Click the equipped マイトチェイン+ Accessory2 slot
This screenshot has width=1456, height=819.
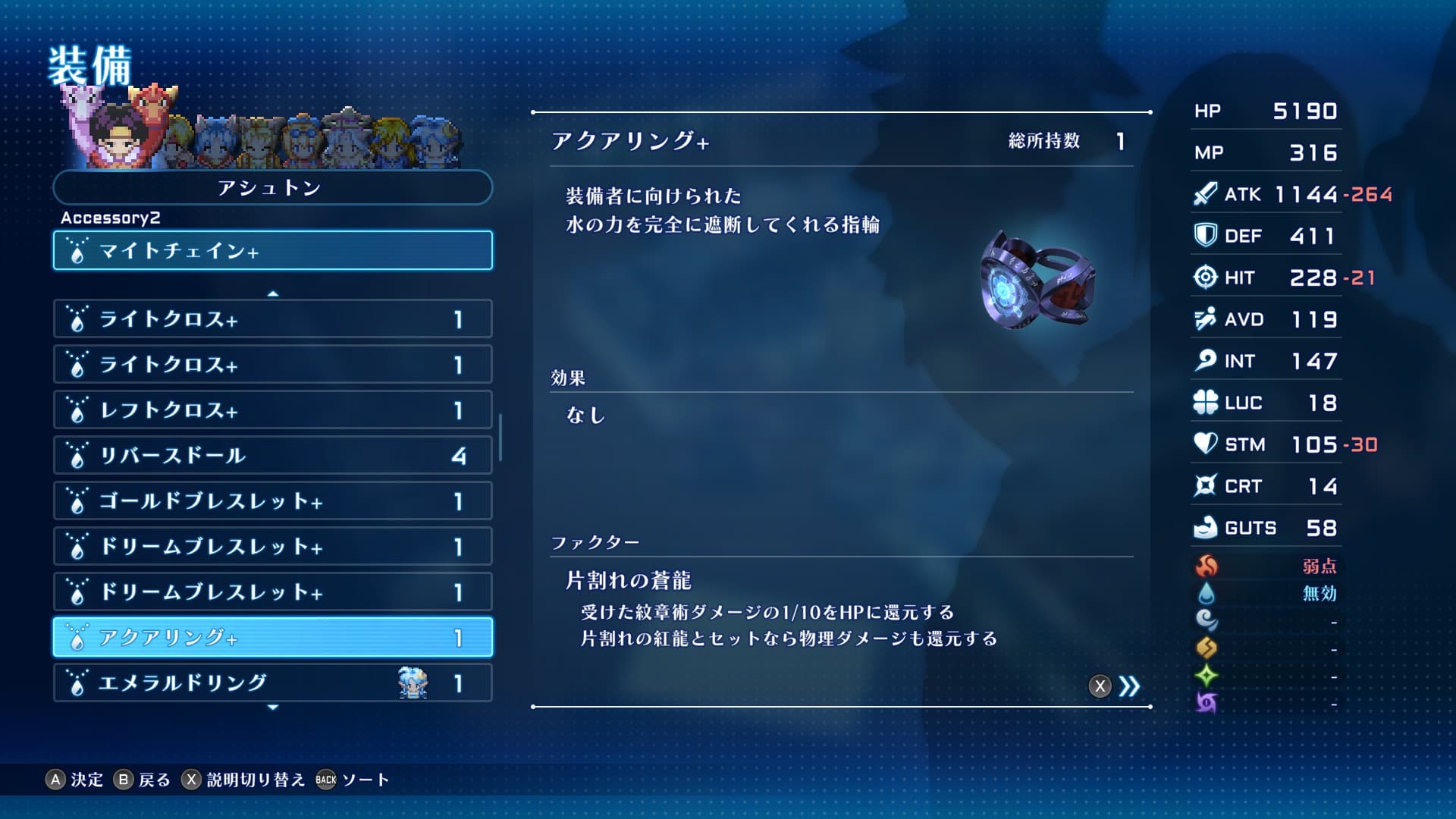272,251
